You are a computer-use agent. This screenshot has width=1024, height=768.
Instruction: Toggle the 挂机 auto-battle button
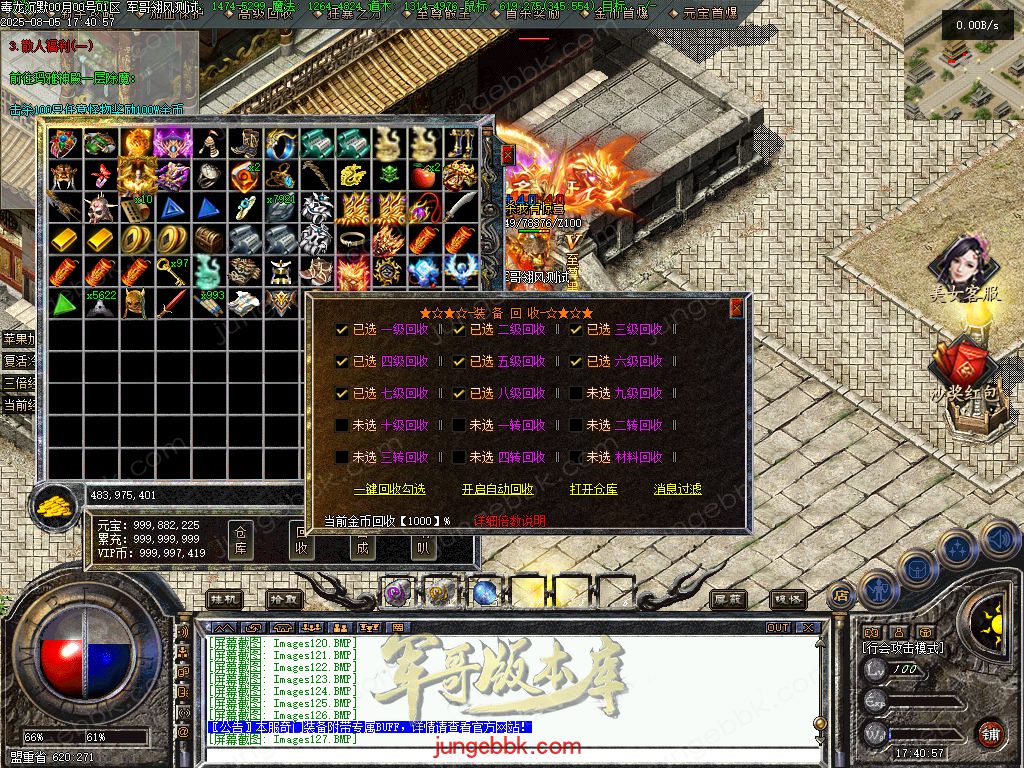(x=224, y=598)
